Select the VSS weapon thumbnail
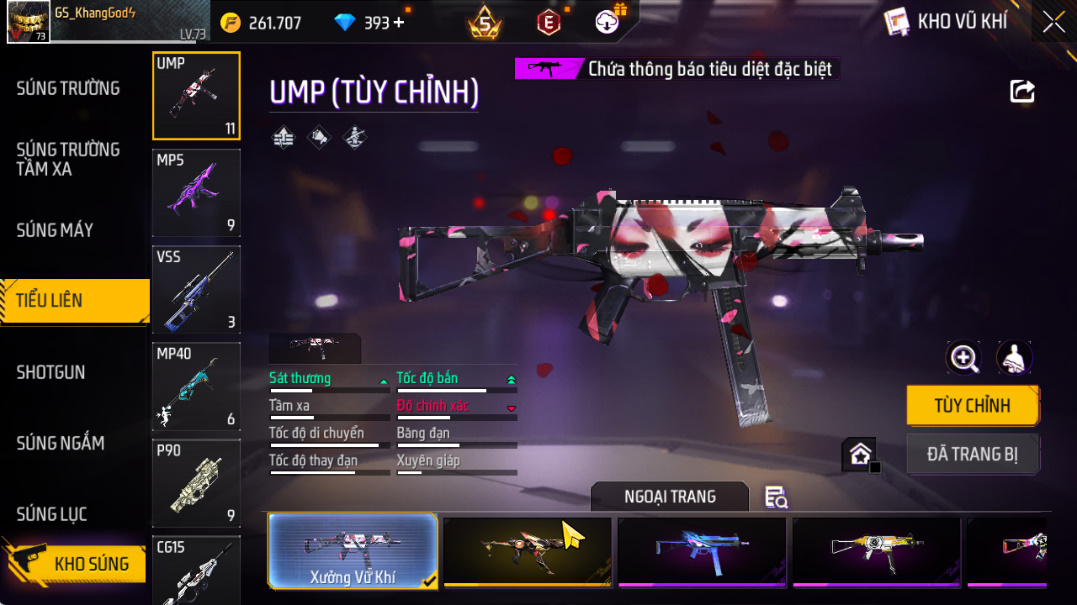The image size is (1077, 605). (x=196, y=290)
